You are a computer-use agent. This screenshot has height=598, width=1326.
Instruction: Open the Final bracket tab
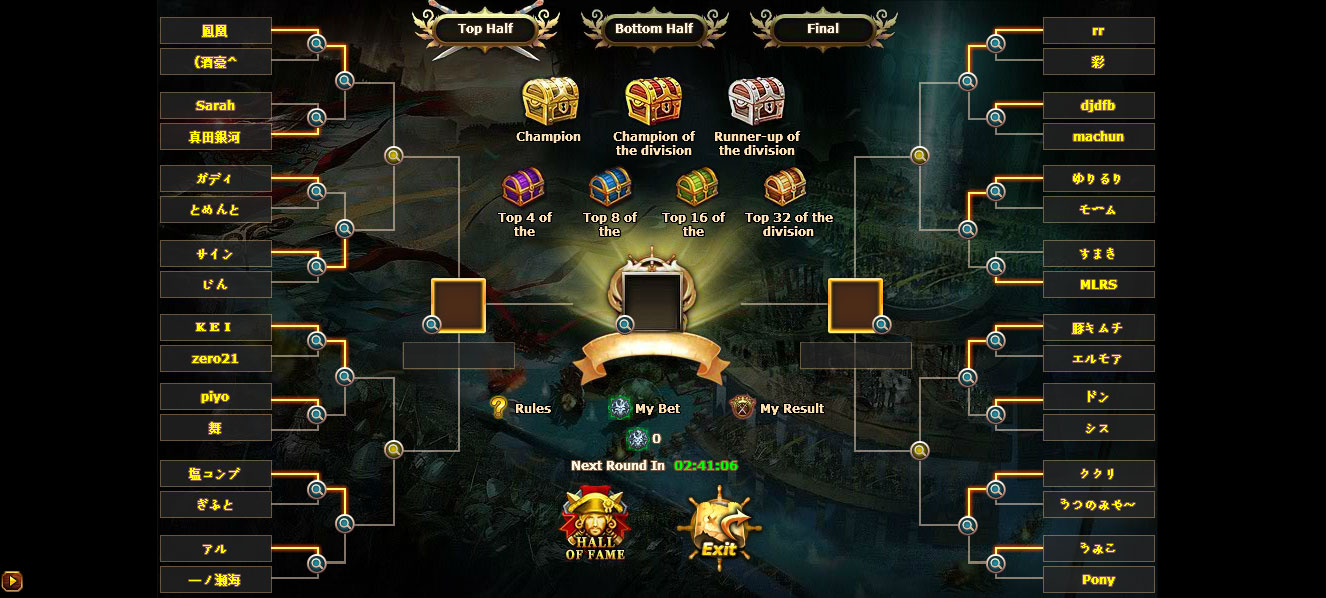click(x=822, y=29)
